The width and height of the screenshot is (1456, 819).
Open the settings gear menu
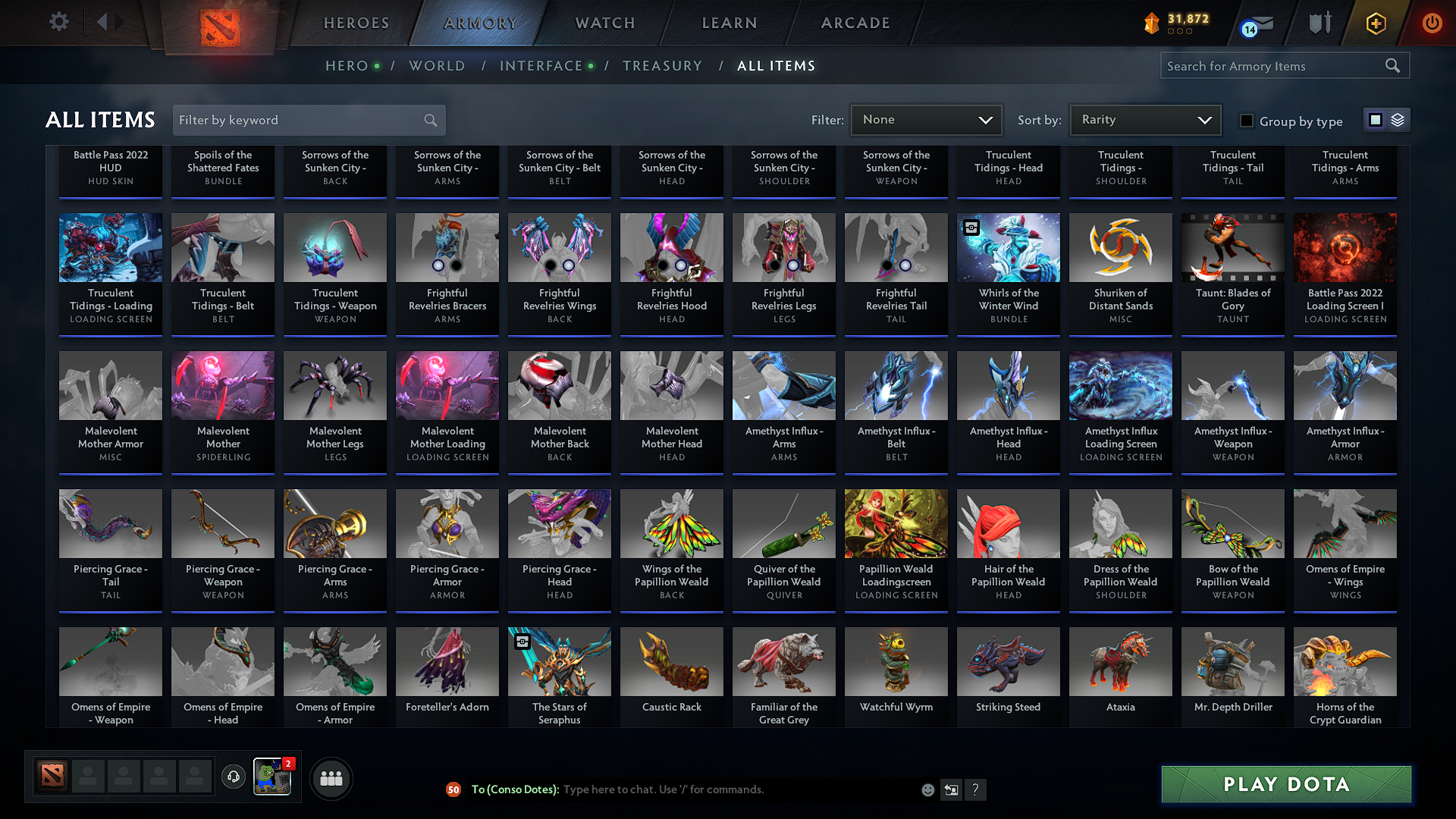click(58, 22)
